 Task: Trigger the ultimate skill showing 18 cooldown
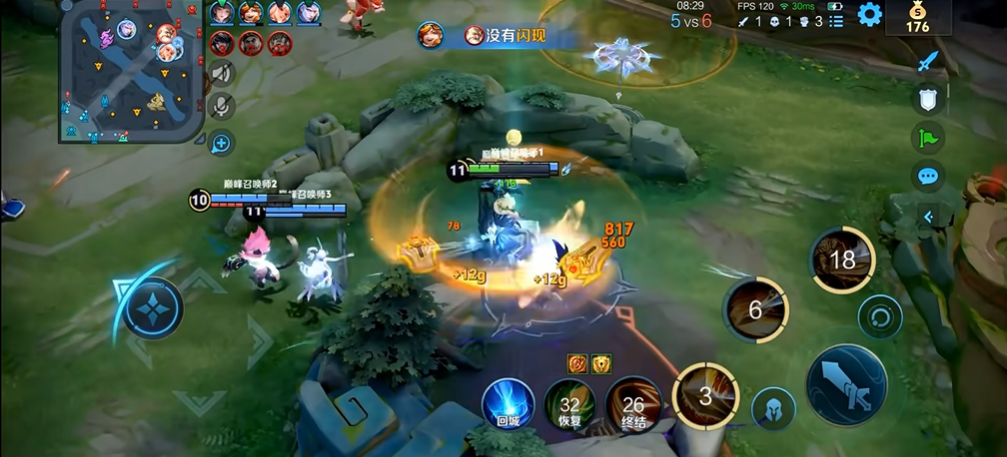(842, 260)
